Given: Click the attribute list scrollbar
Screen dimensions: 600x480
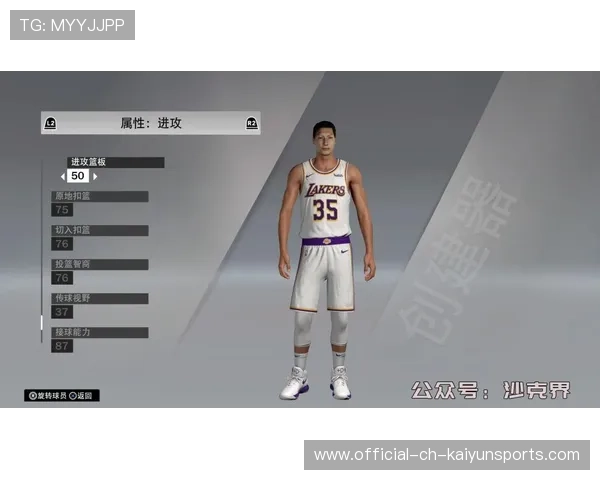Looking at the screenshot, I should coord(42,323).
